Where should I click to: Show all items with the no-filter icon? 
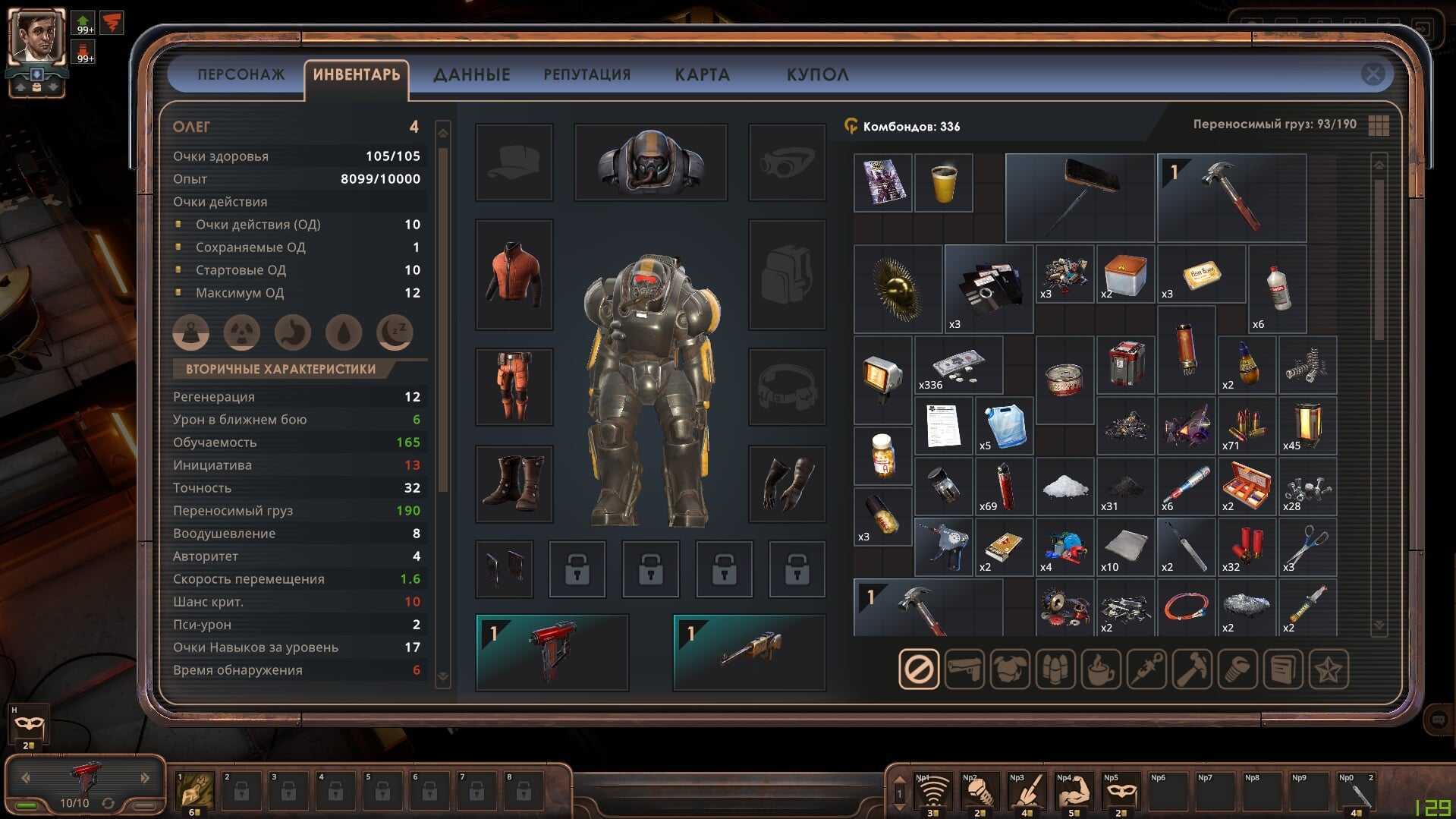(x=919, y=669)
